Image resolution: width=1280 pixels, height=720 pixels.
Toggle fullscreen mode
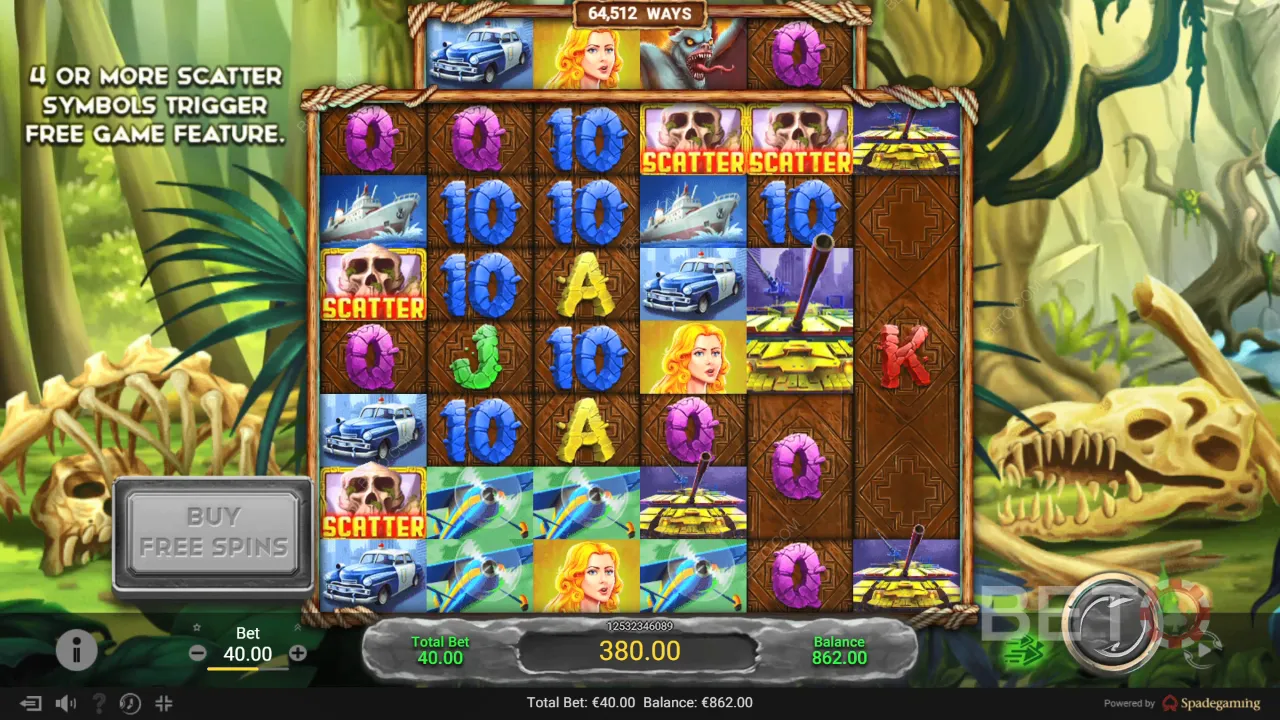coord(164,703)
